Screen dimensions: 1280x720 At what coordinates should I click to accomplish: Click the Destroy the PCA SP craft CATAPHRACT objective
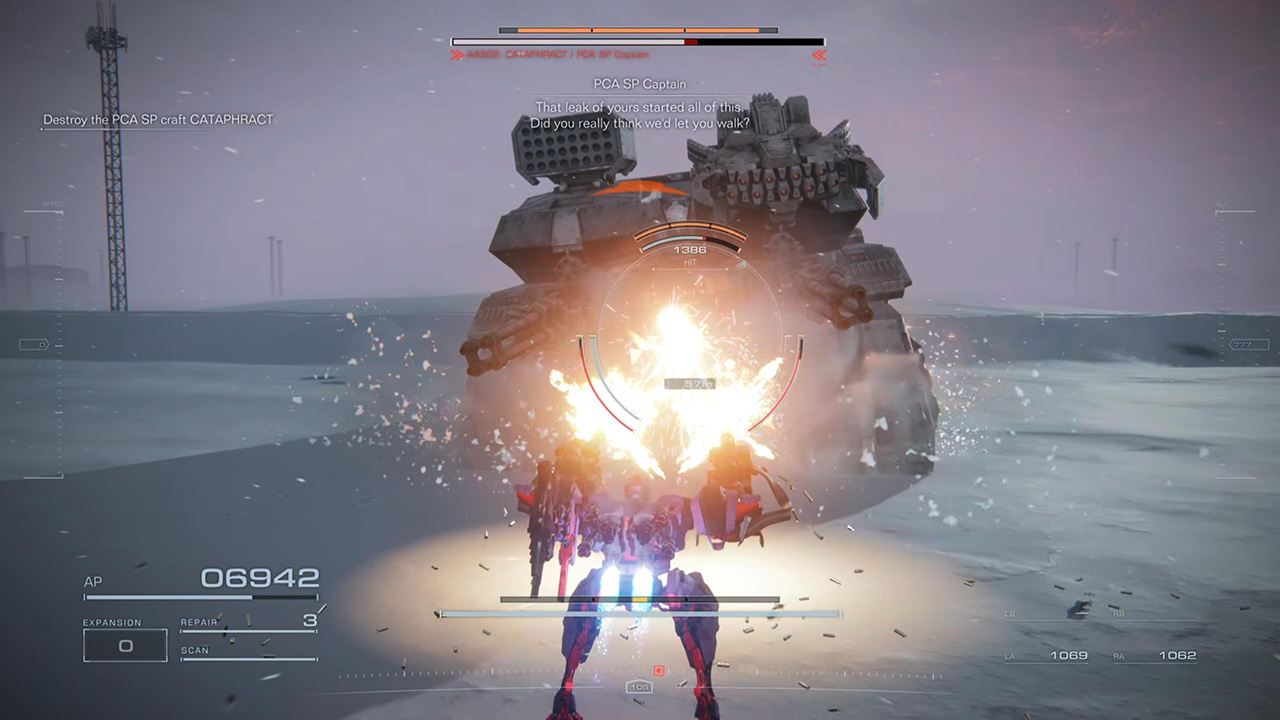156,119
